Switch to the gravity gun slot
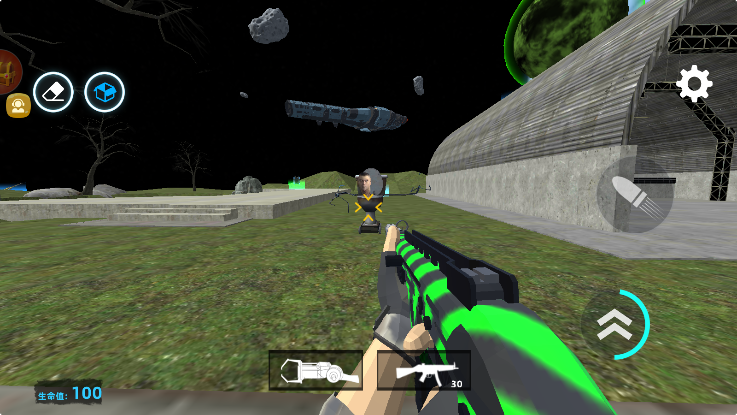The width and height of the screenshot is (737, 415). tap(315, 371)
